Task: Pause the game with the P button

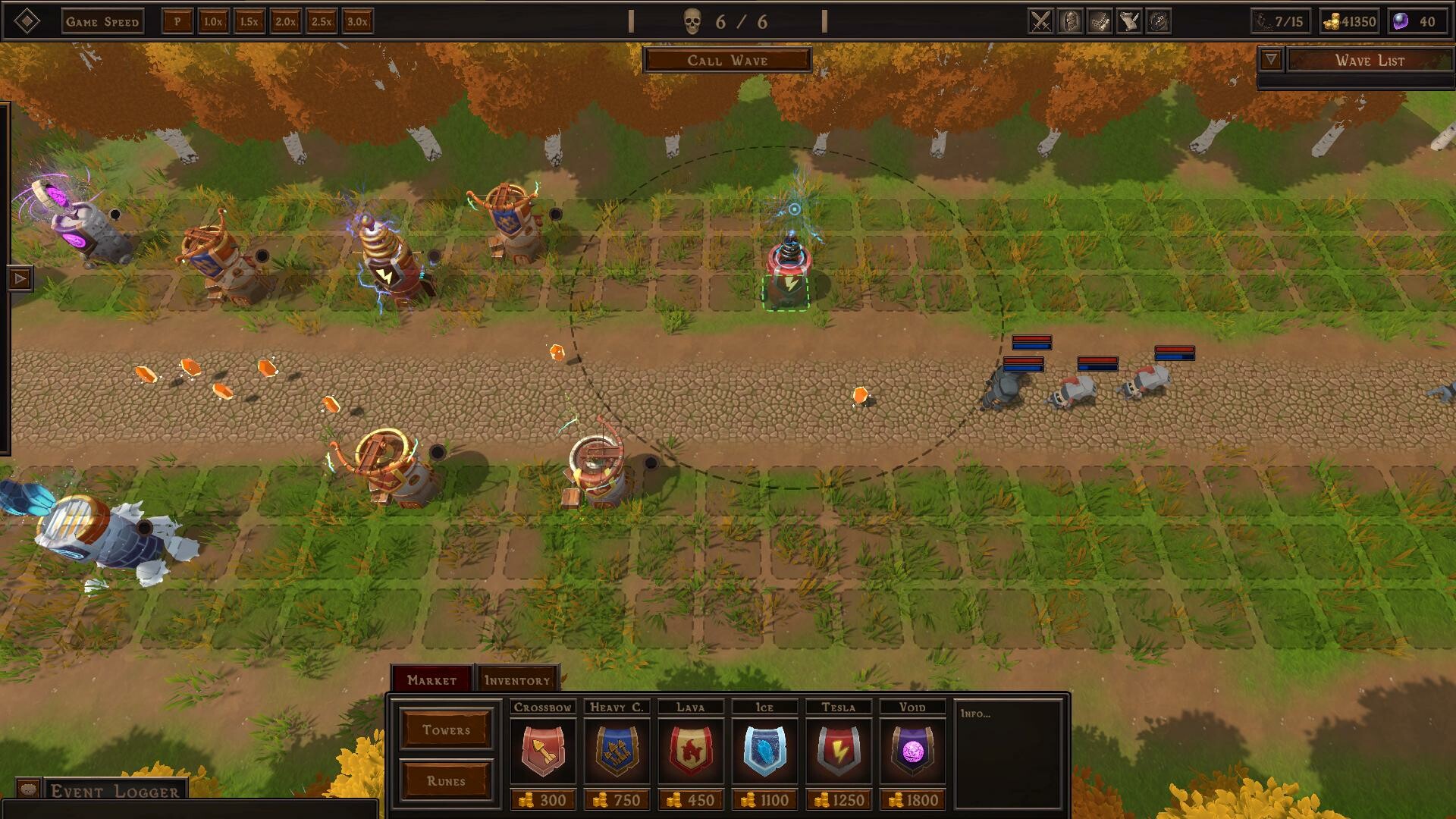Action: [177, 22]
